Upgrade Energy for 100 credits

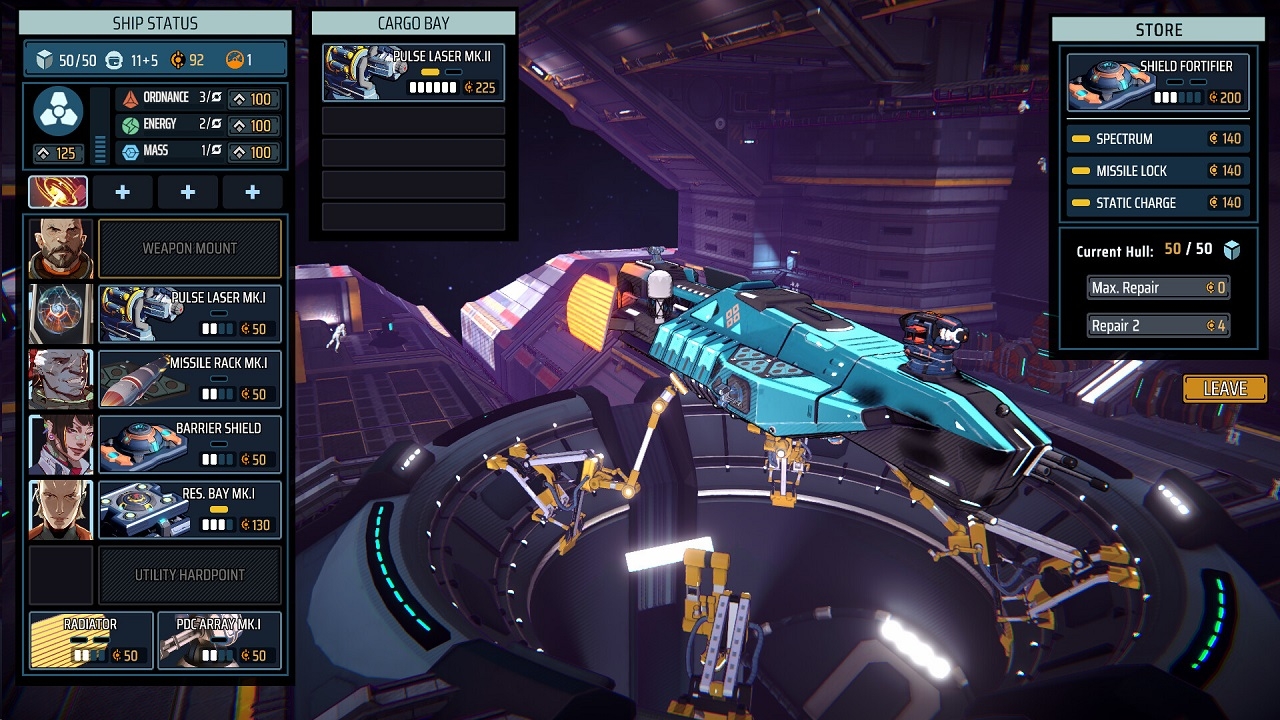tap(252, 126)
